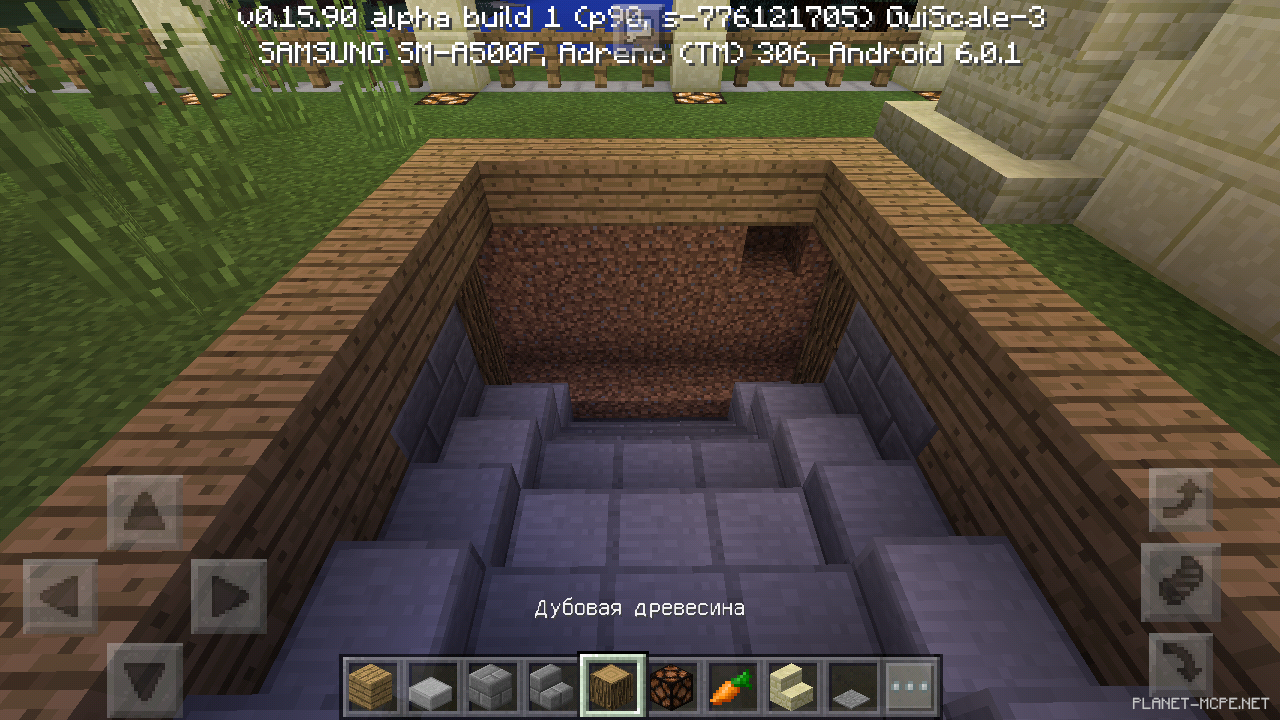Select the oak wood planks hotbar slot
Viewport: 1280px width, 720px height.
click(x=373, y=685)
